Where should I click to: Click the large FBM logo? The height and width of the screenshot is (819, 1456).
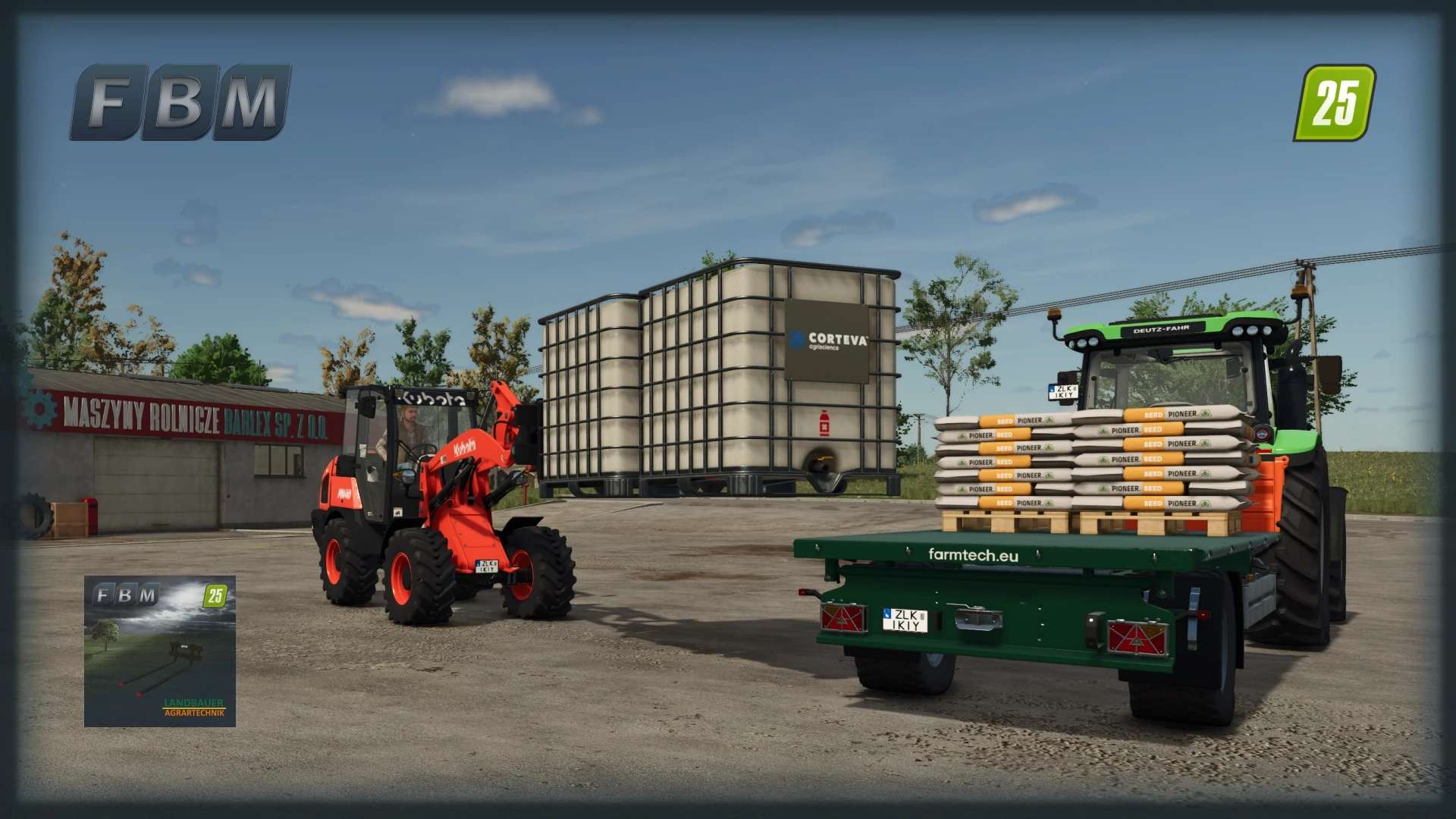[180, 102]
